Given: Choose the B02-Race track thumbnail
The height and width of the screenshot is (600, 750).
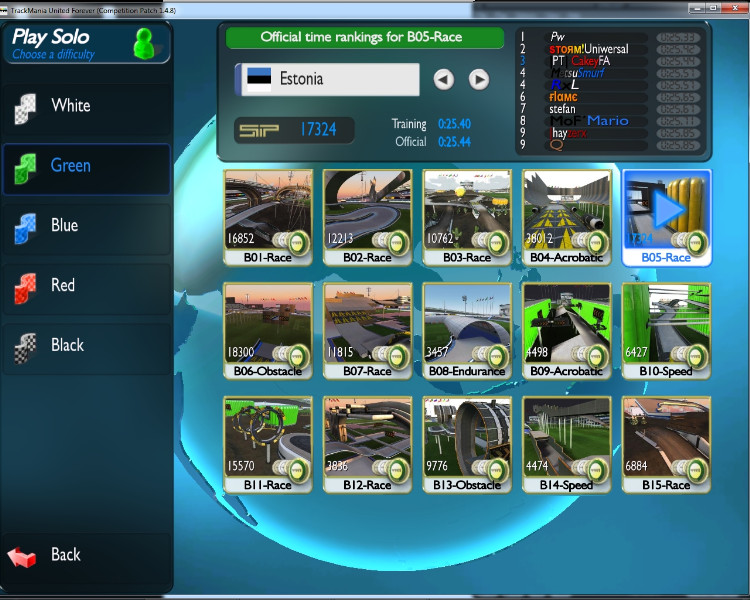Looking at the screenshot, I should click(x=367, y=216).
